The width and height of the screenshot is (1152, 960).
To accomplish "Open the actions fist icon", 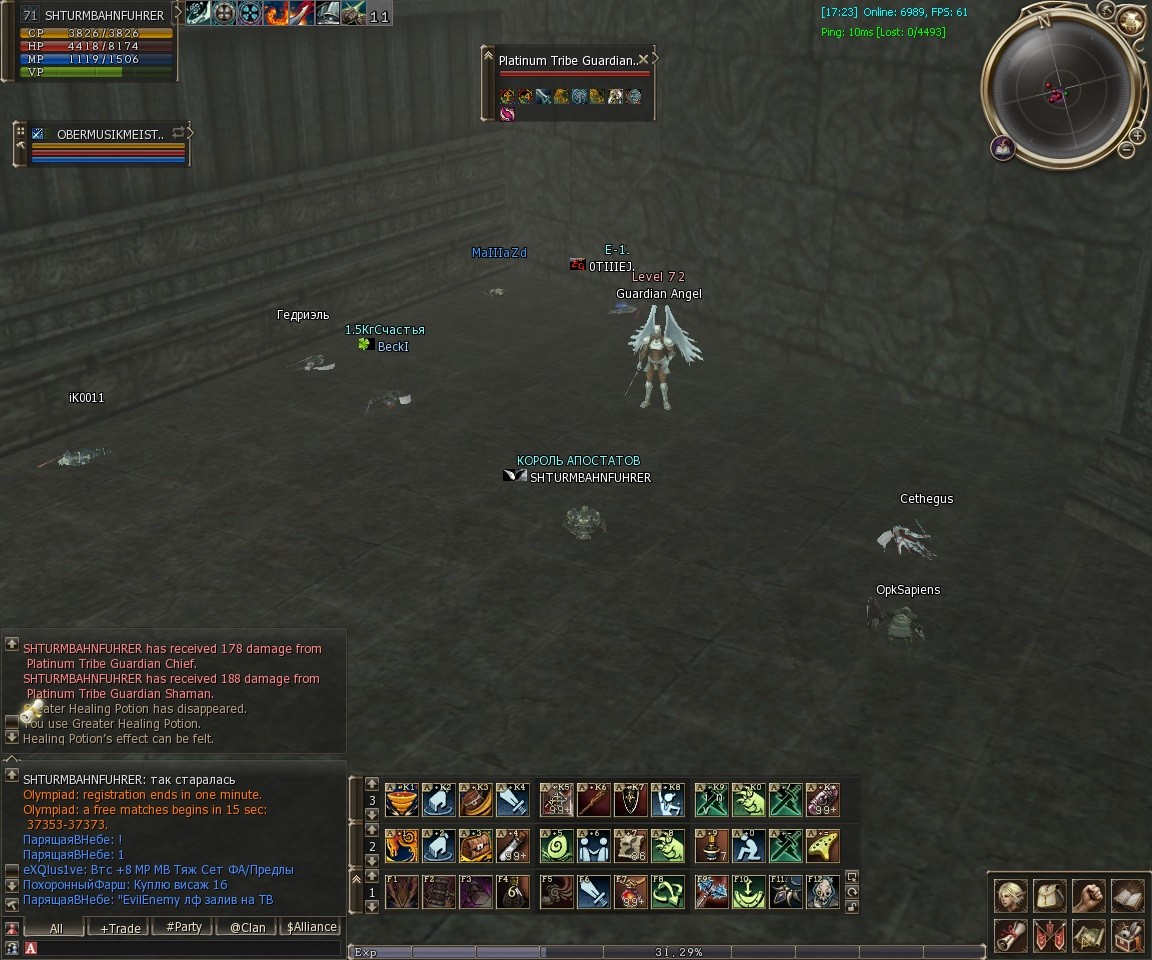I will click(1088, 896).
